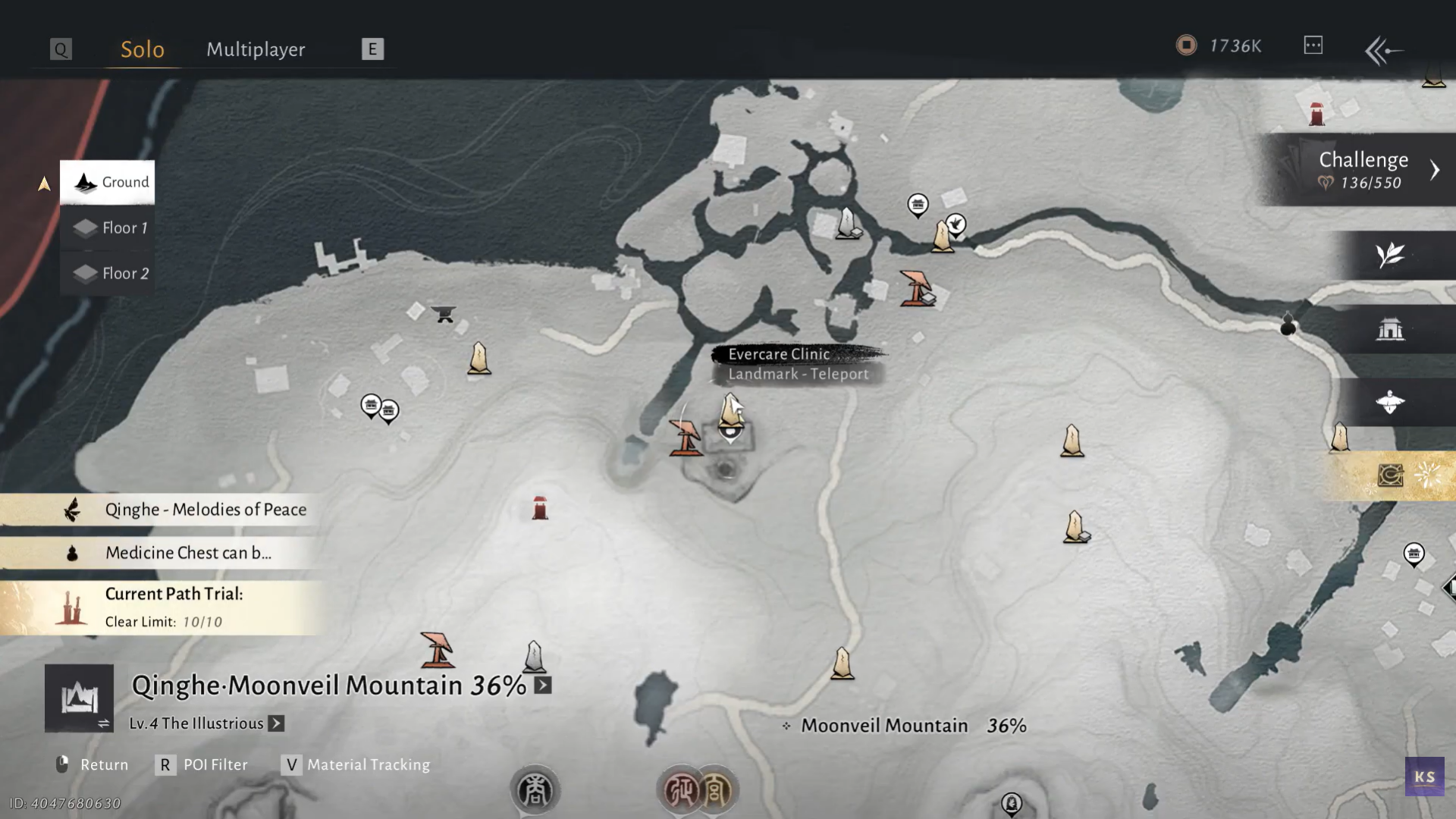Image resolution: width=1456 pixels, height=819 pixels.
Task: Select the leaf sprig category button
Action: [x=1390, y=255]
